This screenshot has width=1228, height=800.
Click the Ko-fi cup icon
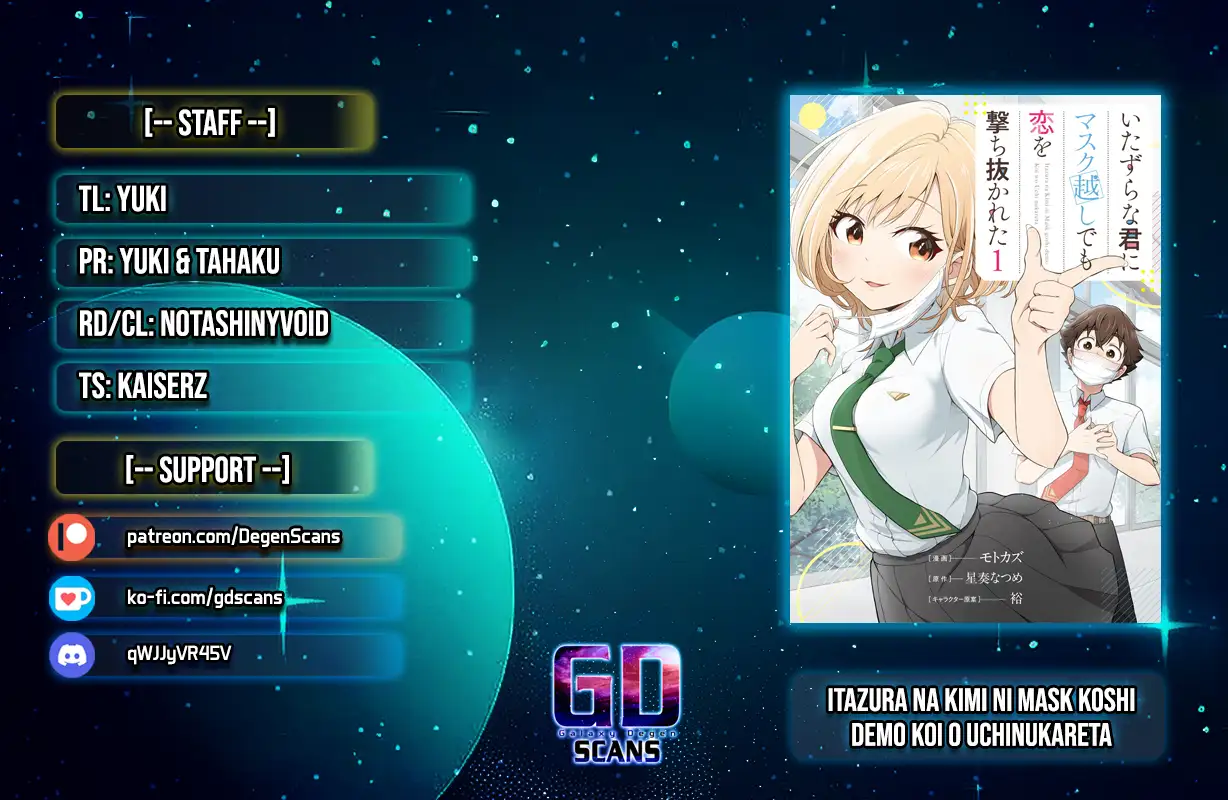pyautogui.click(x=72, y=598)
